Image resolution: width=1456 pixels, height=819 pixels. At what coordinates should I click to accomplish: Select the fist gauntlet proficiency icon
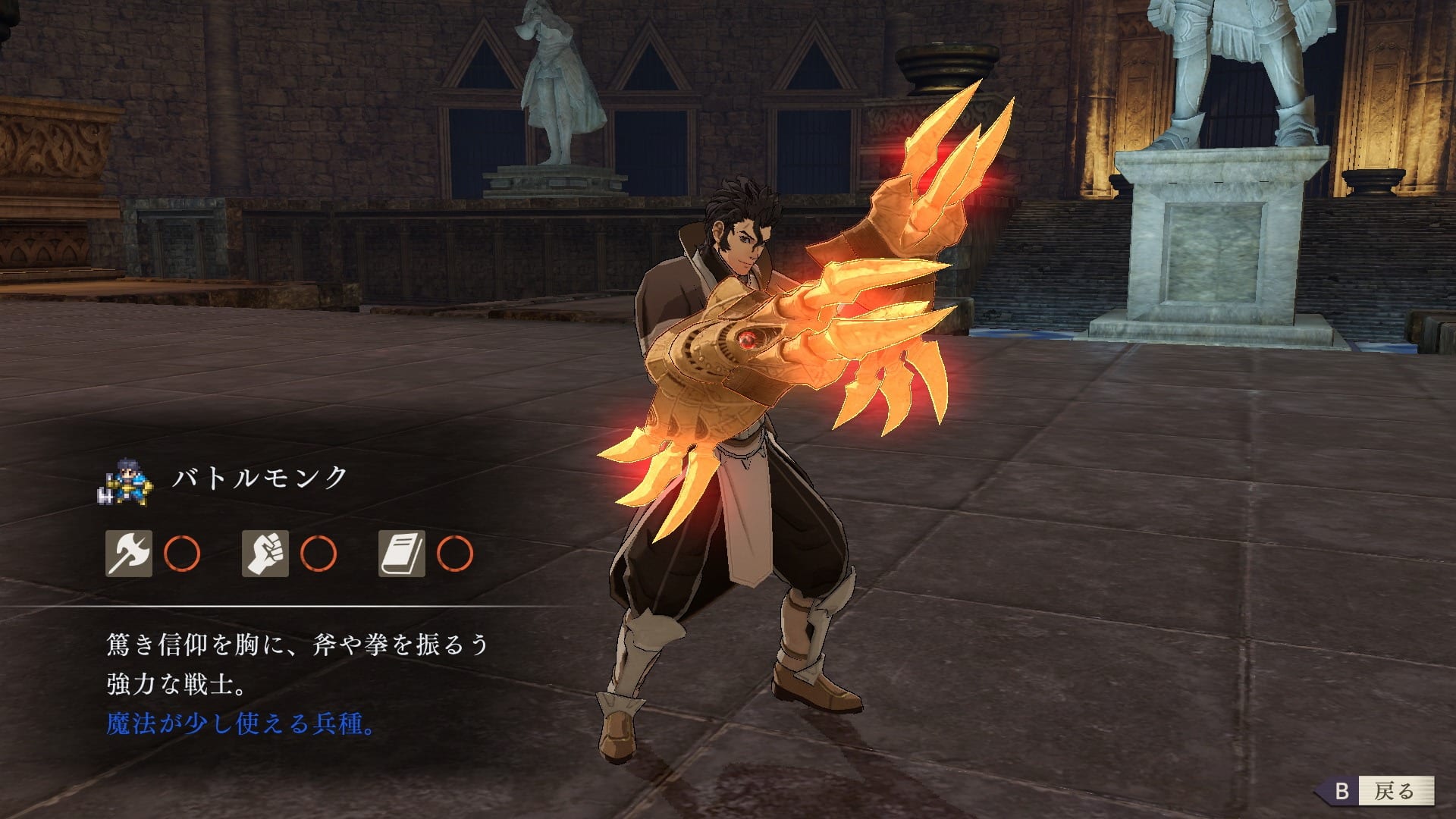(265, 554)
